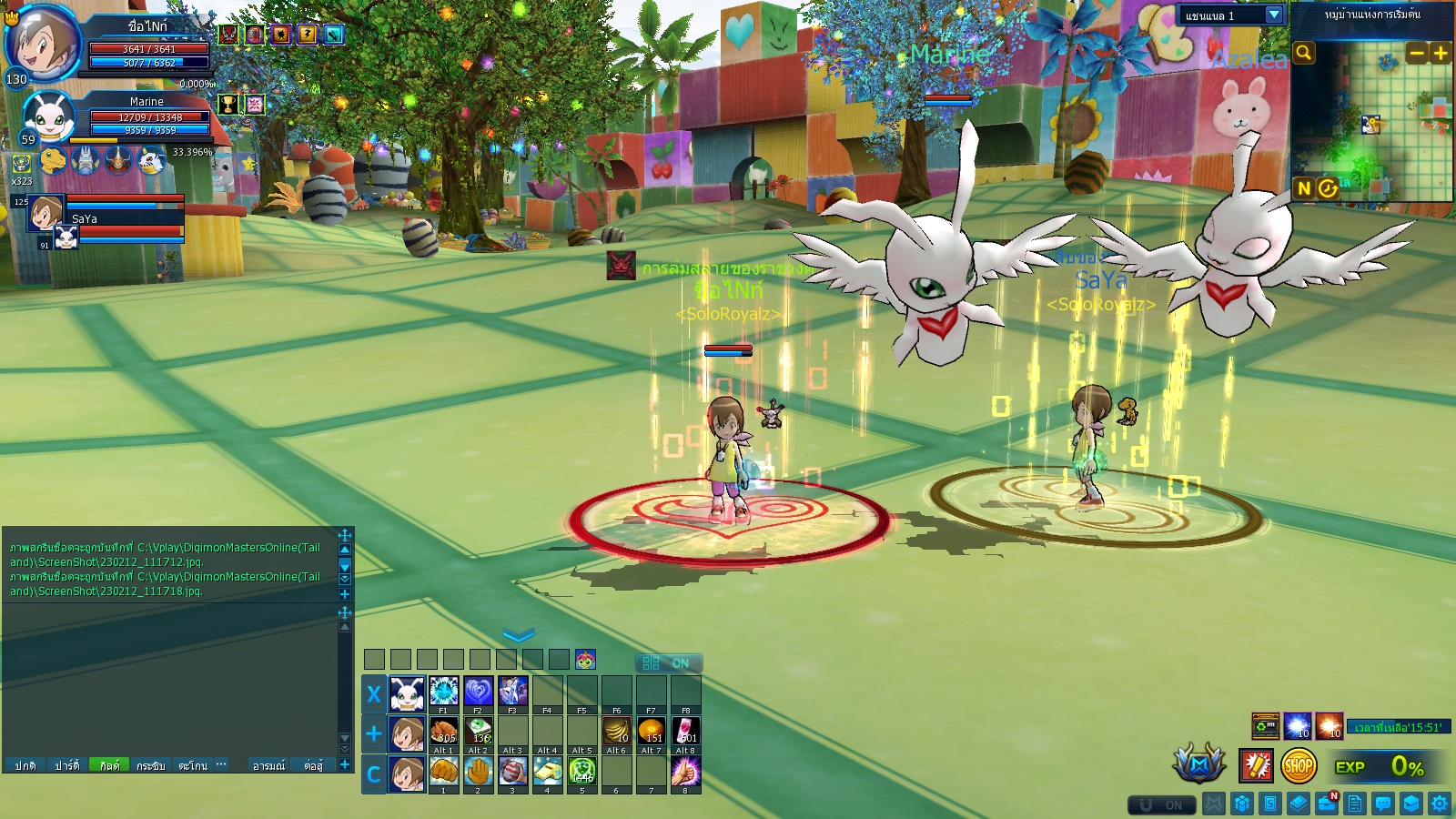Open the briefcase icon with N badge
The width and height of the screenshot is (1456, 819).
point(1327,804)
